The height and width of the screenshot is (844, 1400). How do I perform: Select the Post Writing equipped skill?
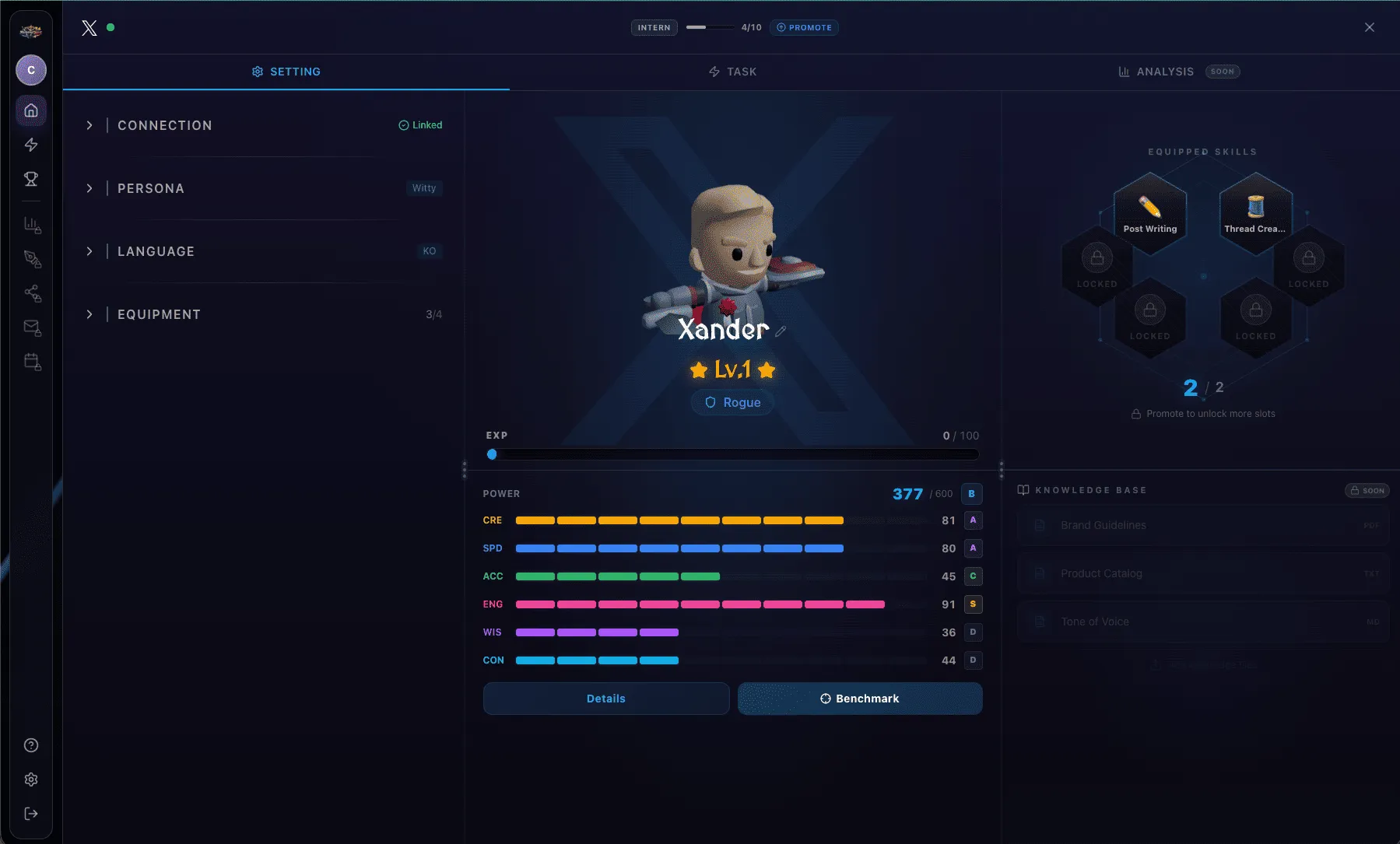(1150, 210)
